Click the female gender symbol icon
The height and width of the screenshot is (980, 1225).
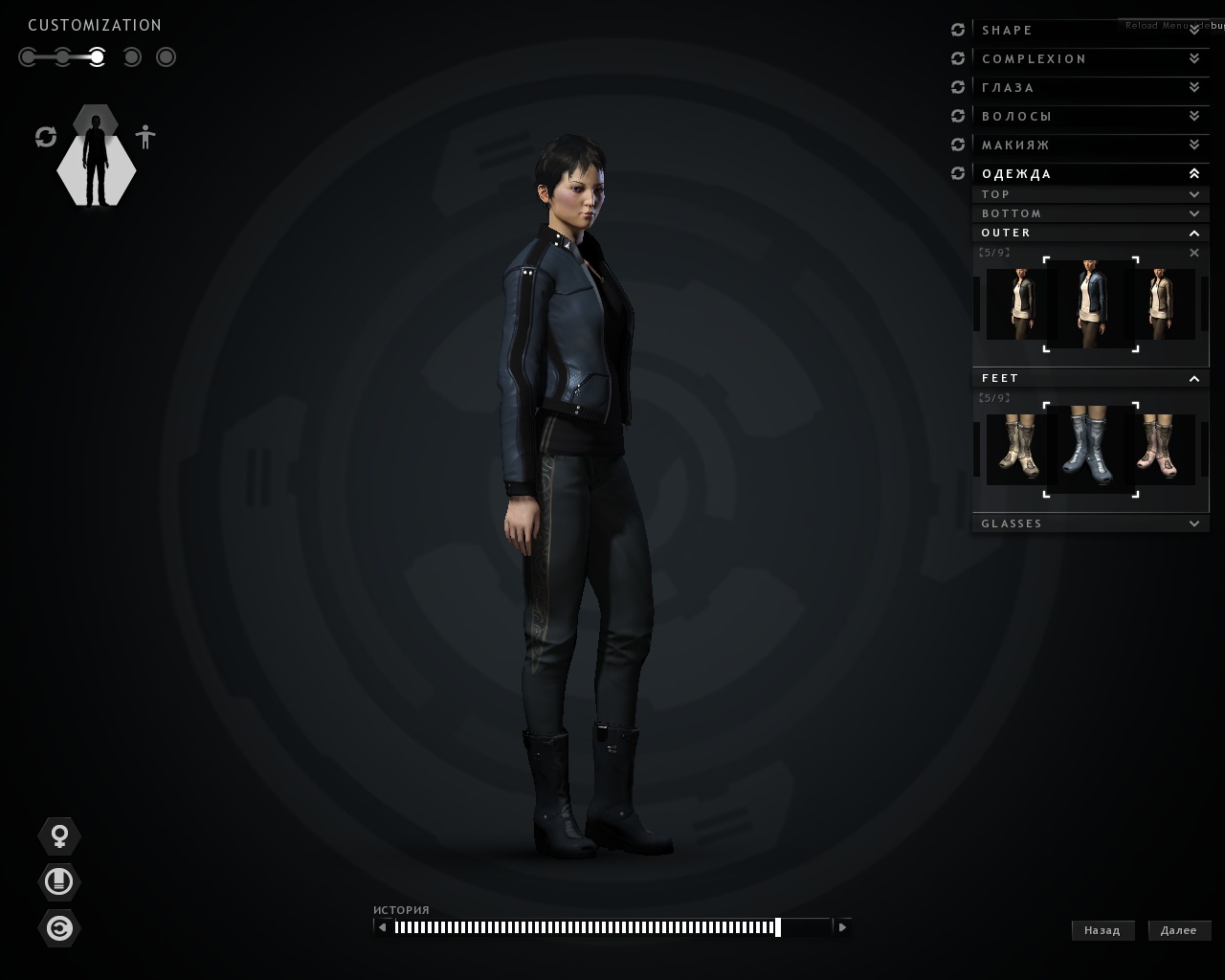[59, 836]
